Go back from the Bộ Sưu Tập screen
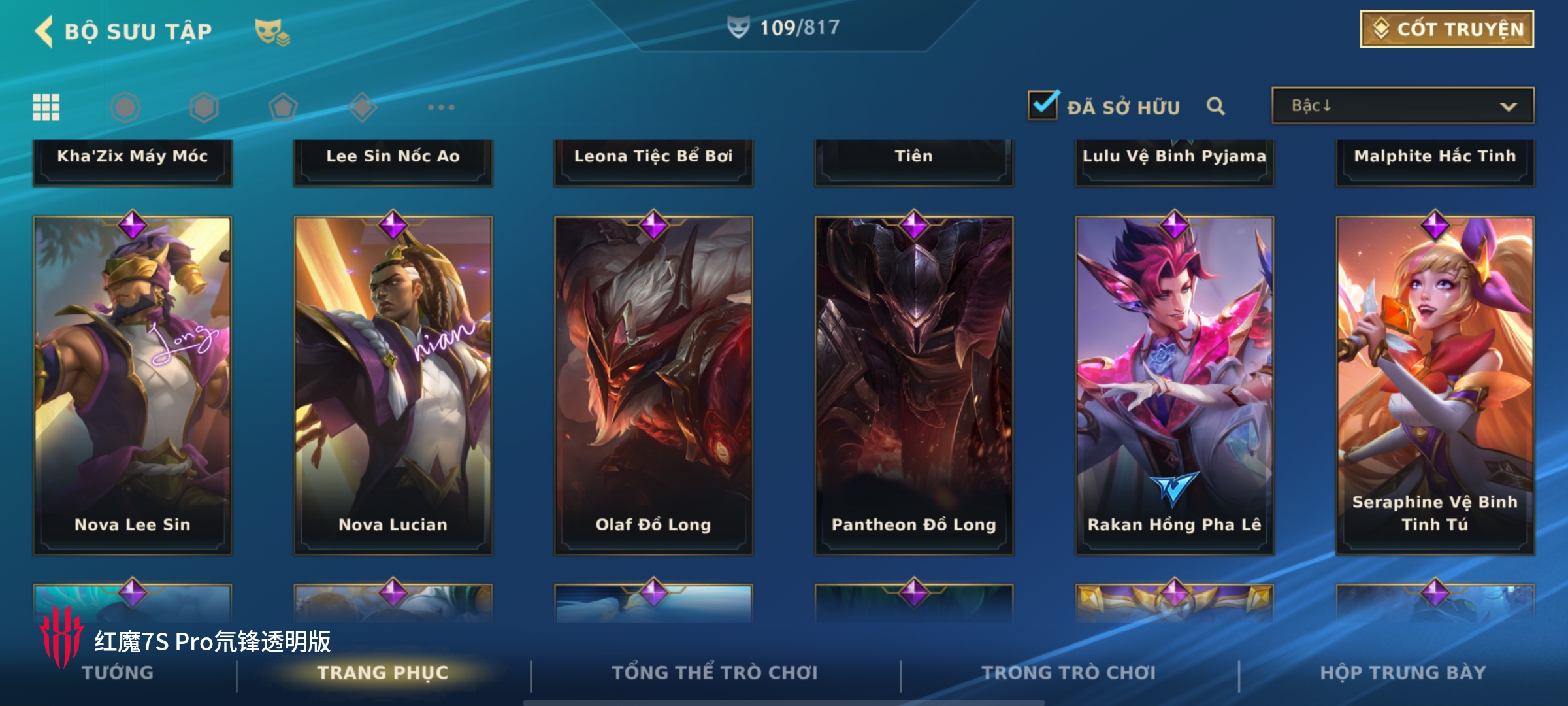 coord(44,31)
